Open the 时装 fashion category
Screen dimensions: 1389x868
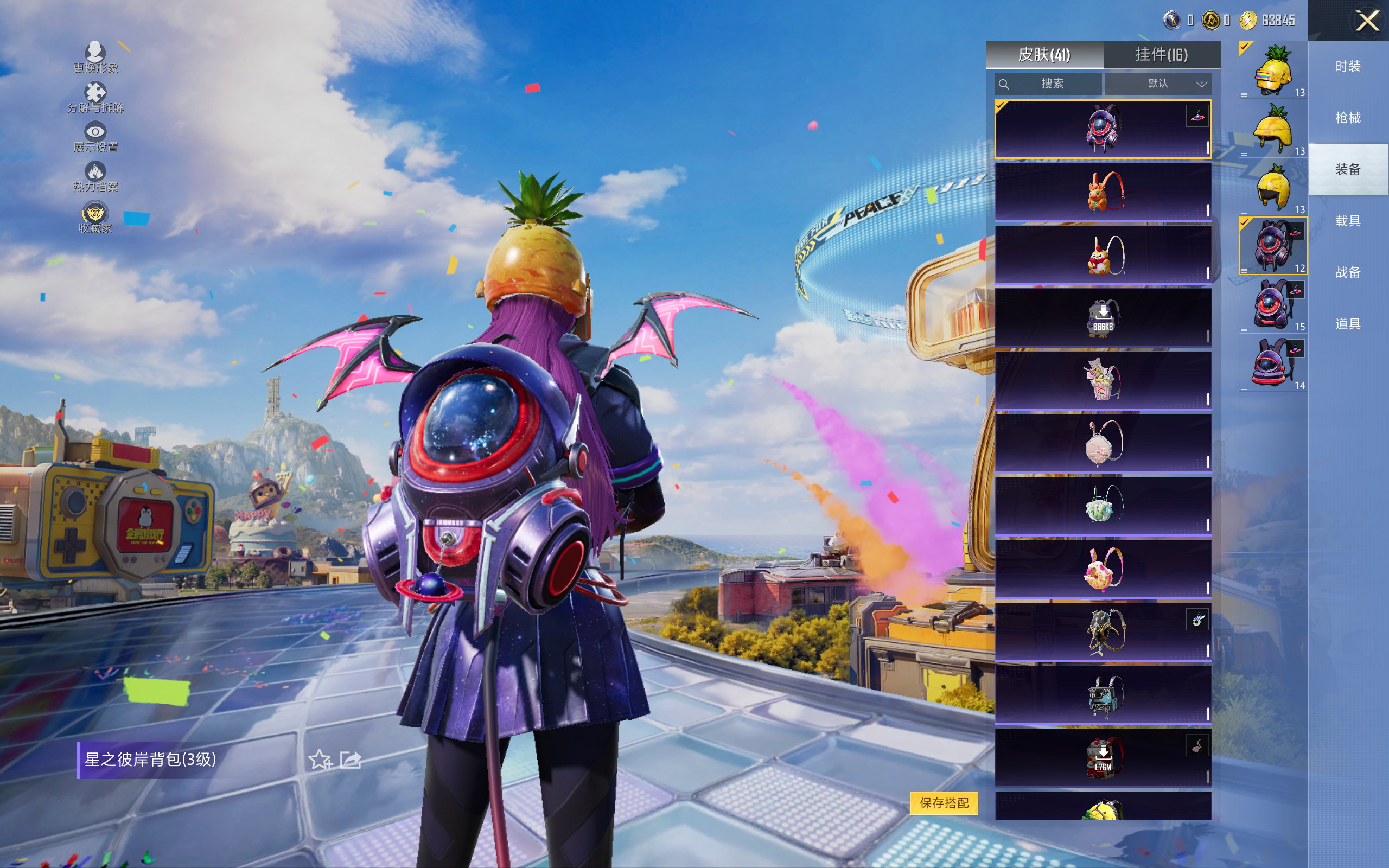tap(1348, 67)
